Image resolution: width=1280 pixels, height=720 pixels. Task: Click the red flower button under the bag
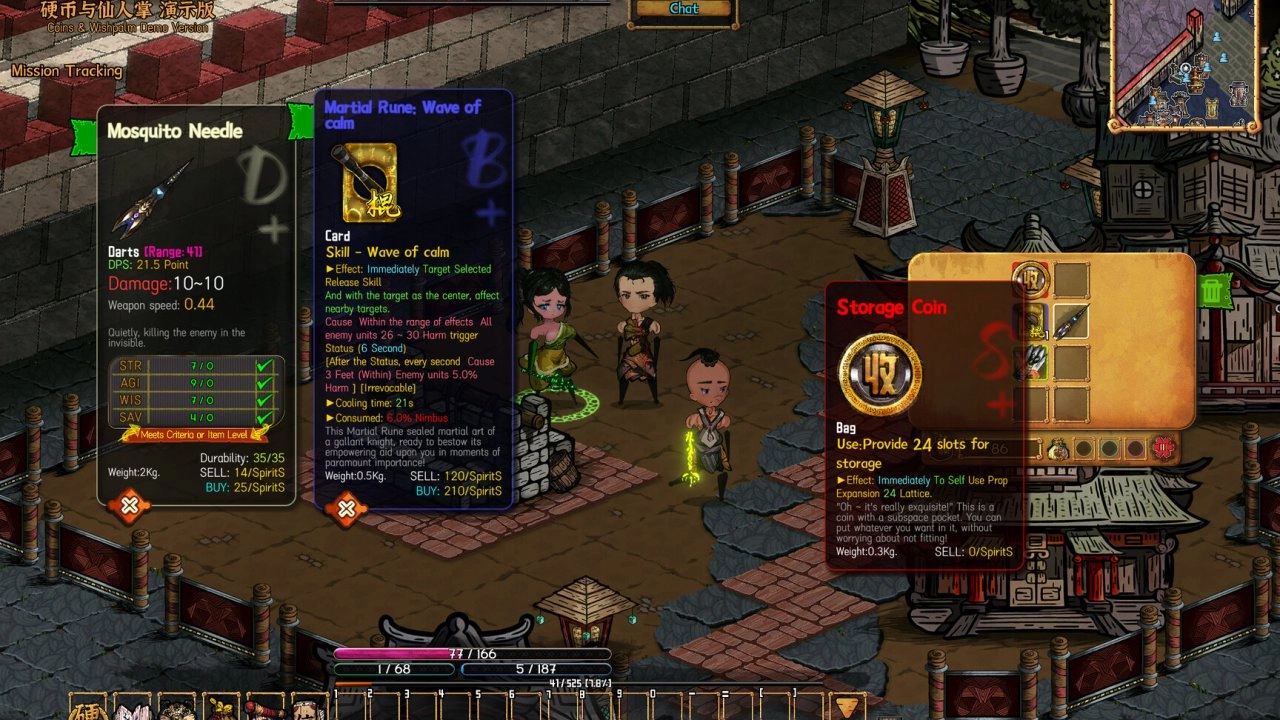[1162, 448]
